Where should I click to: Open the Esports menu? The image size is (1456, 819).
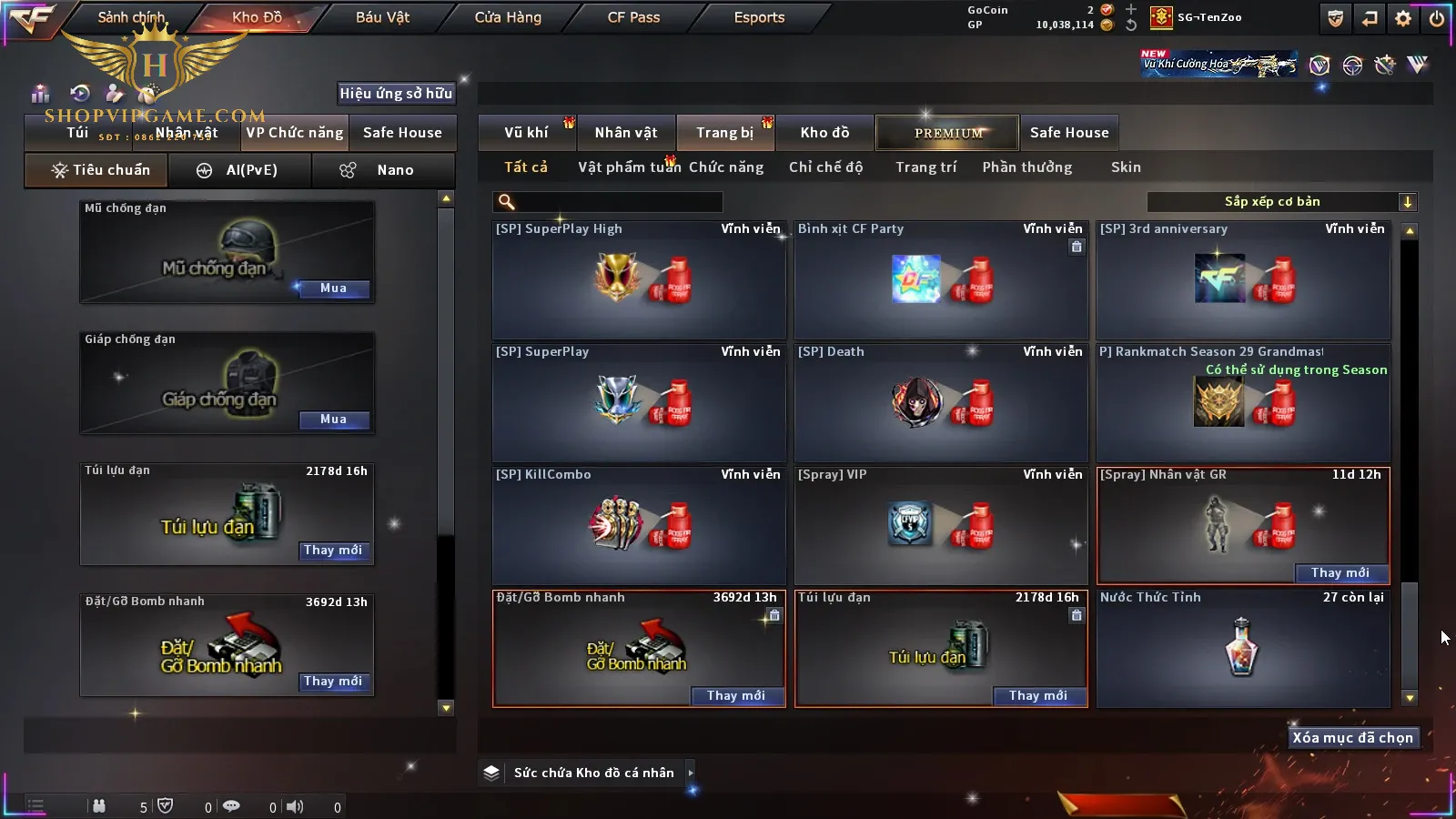point(759,17)
